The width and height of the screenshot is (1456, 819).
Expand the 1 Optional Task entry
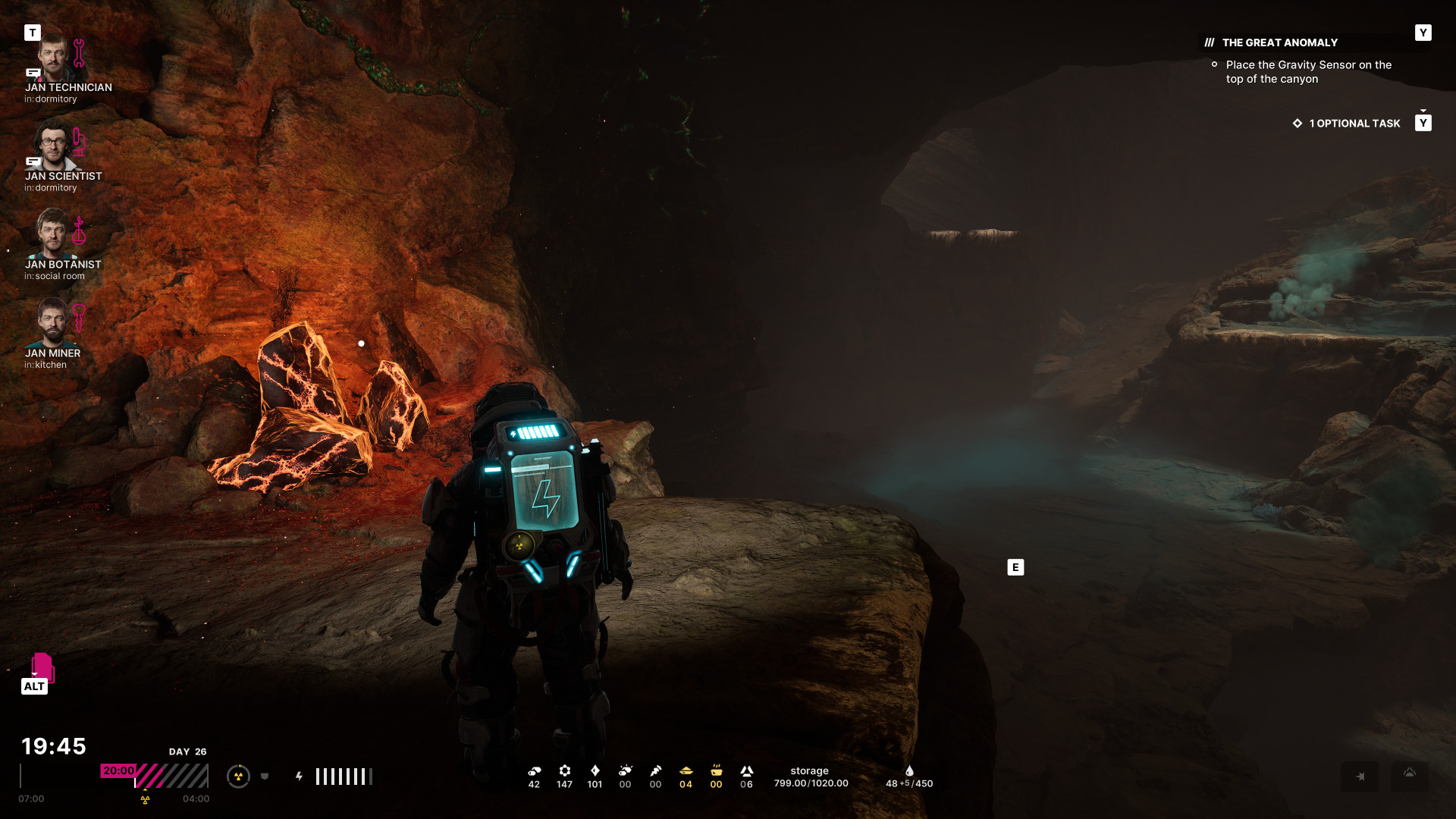pyautogui.click(x=1354, y=124)
